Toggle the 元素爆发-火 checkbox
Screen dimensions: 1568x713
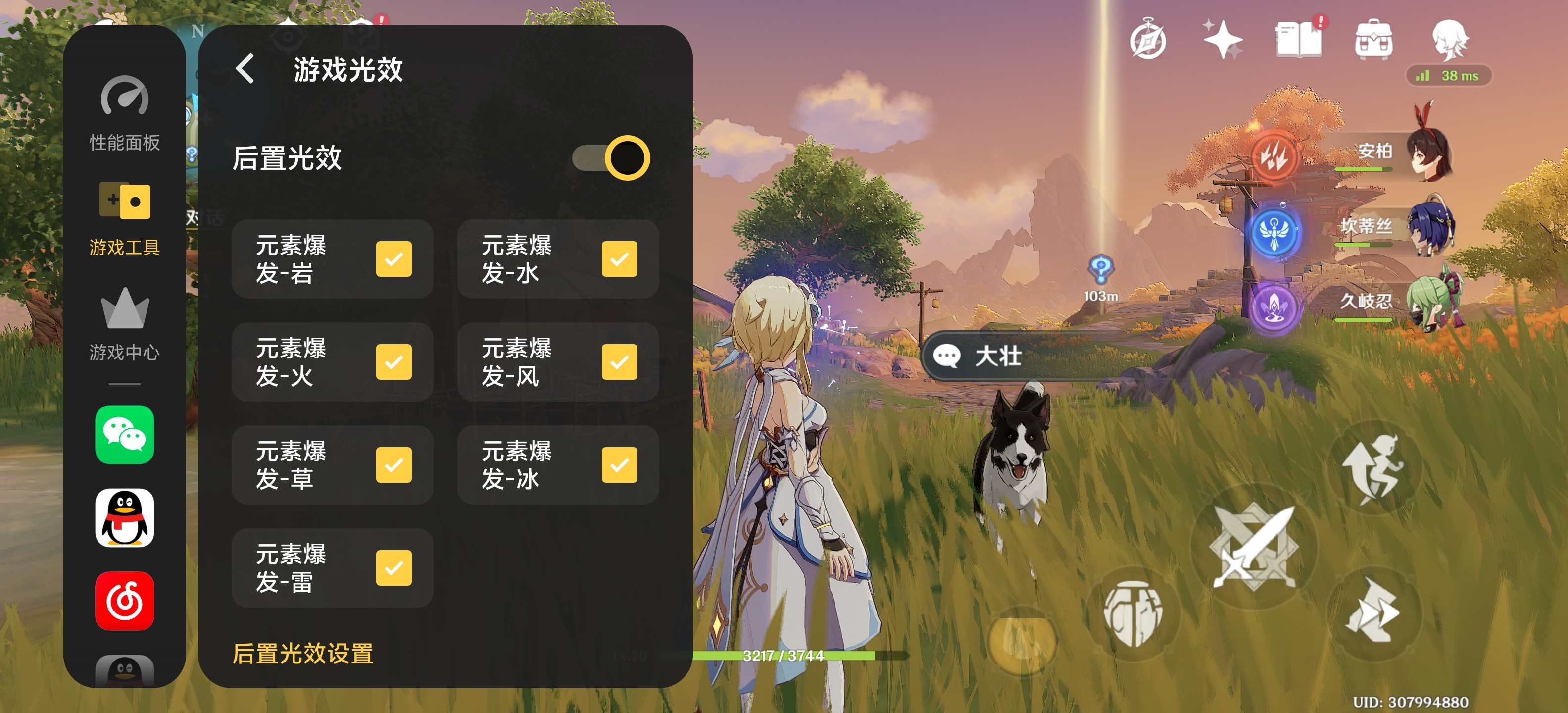coord(393,361)
